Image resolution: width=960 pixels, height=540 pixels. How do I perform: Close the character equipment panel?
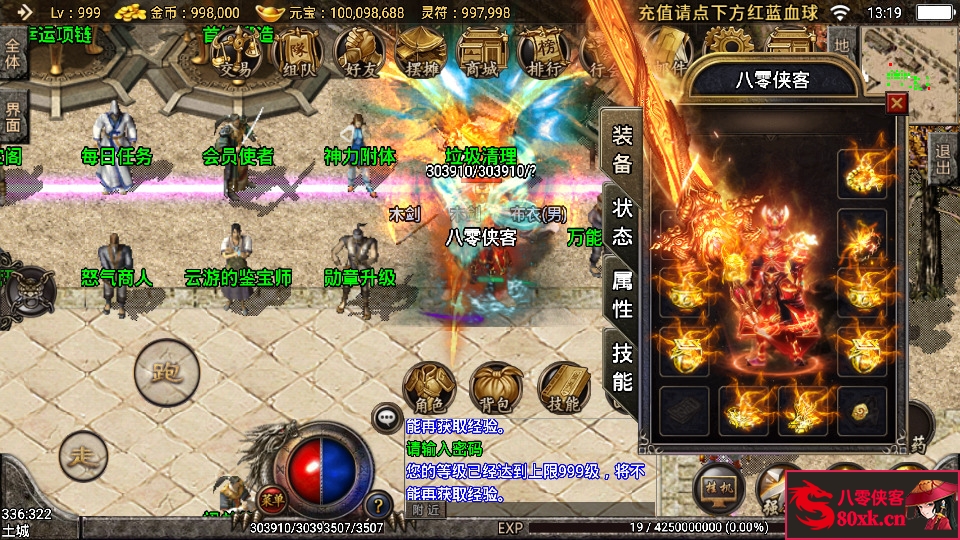(896, 102)
